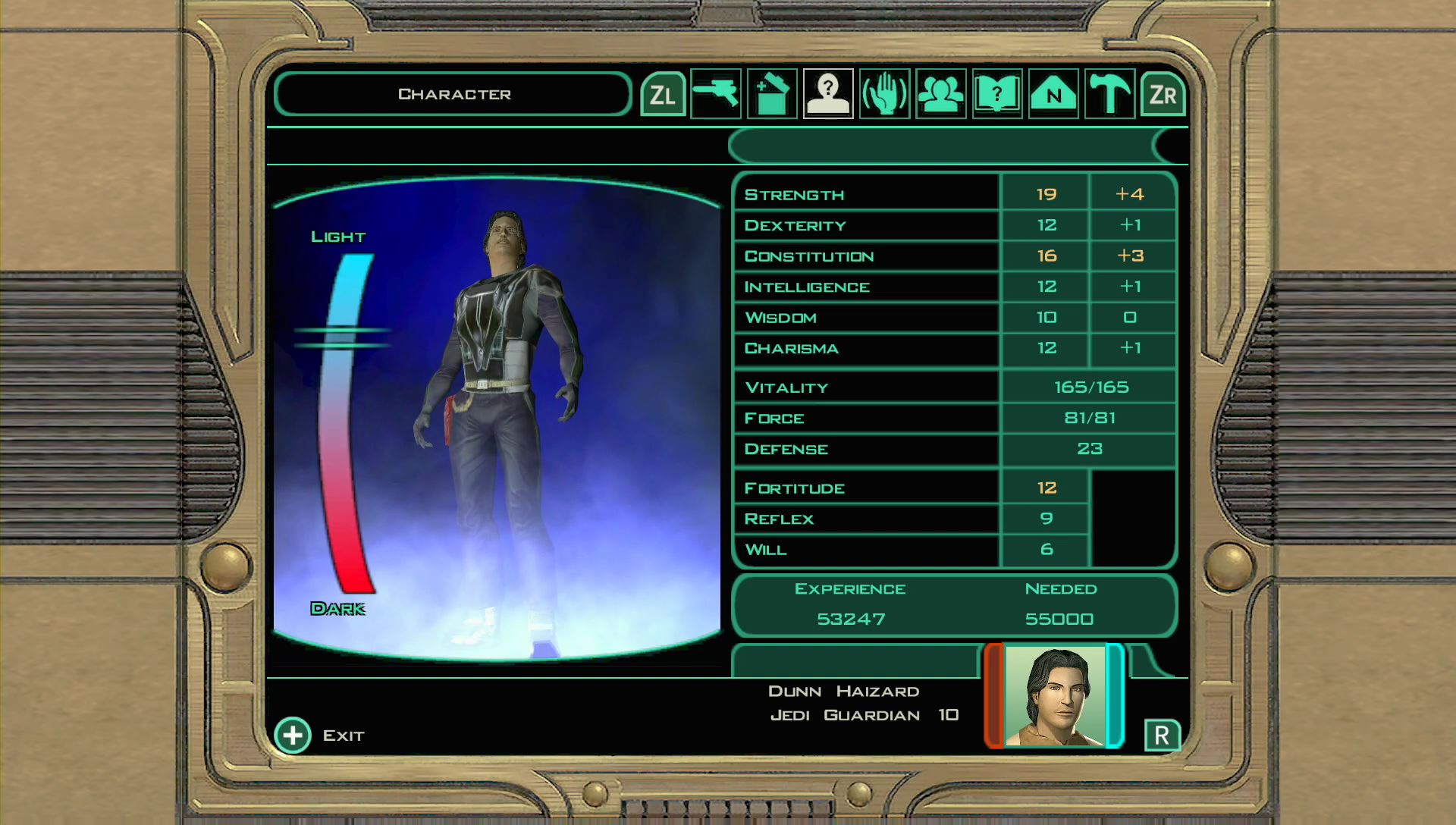Switch to the Character tab header
The width and height of the screenshot is (1456, 825).
click(453, 93)
